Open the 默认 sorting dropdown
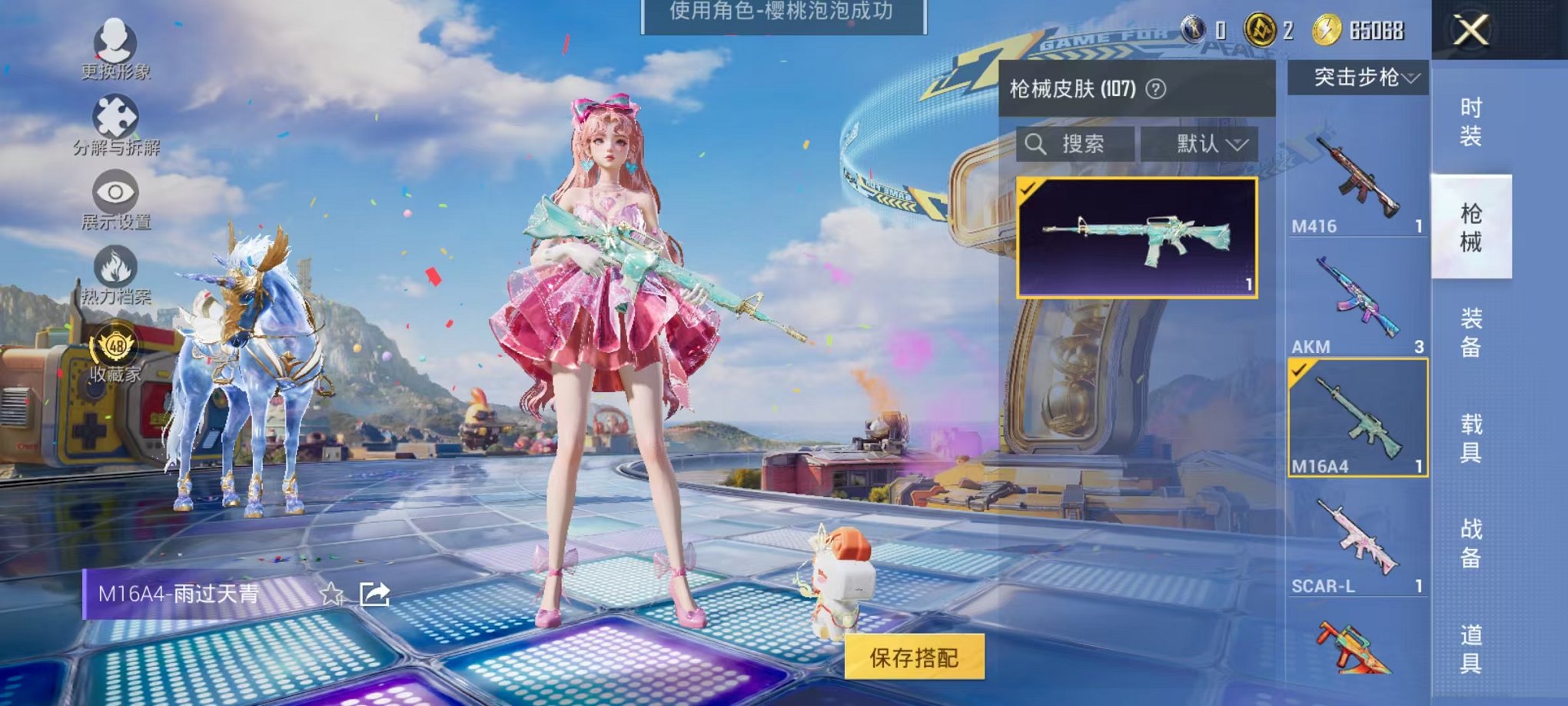This screenshot has height=706, width=1568. click(1206, 145)
